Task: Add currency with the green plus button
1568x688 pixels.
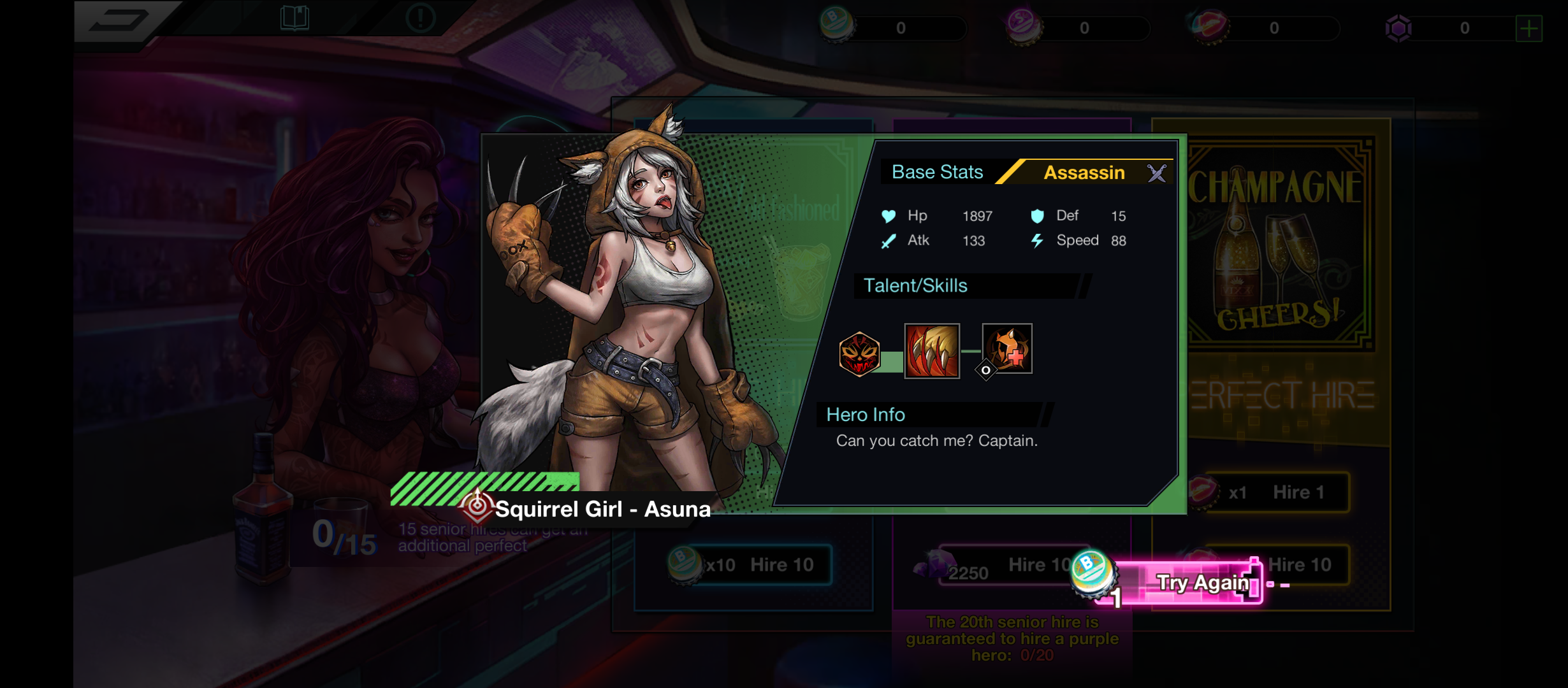Action: coord(1528,29)
